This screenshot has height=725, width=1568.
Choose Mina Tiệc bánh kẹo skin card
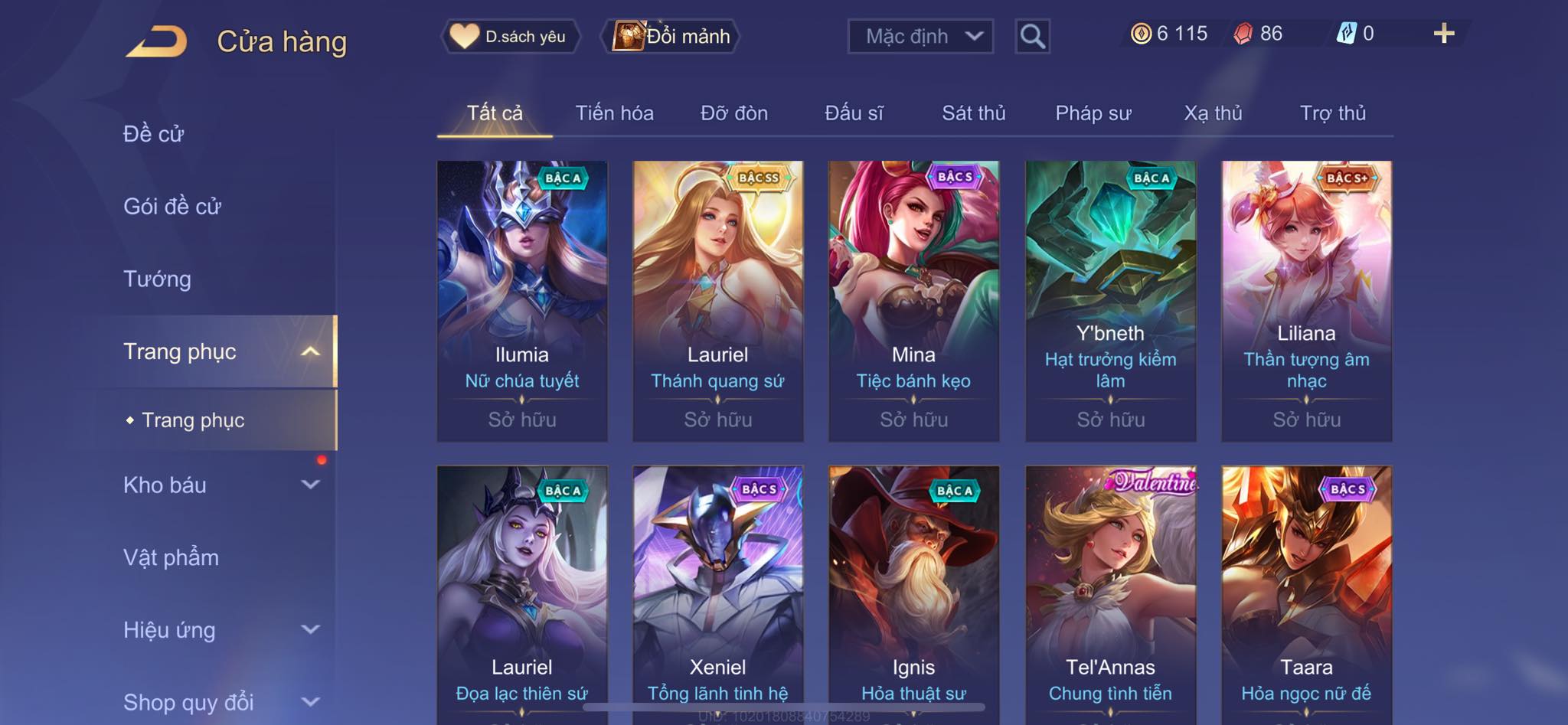click(913, 300)
